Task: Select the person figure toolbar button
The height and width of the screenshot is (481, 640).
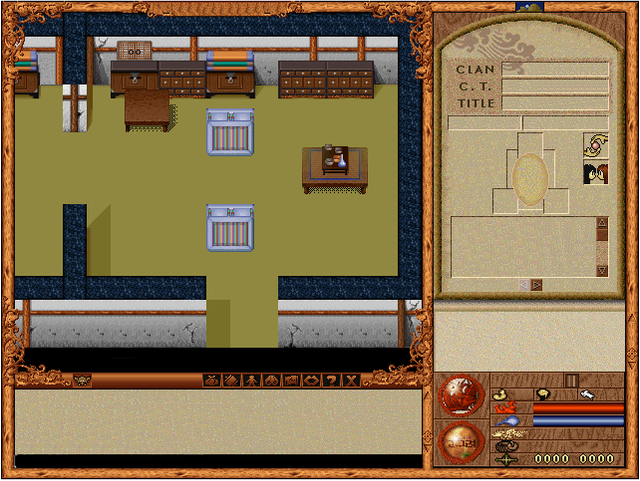Action: (251, 380)
